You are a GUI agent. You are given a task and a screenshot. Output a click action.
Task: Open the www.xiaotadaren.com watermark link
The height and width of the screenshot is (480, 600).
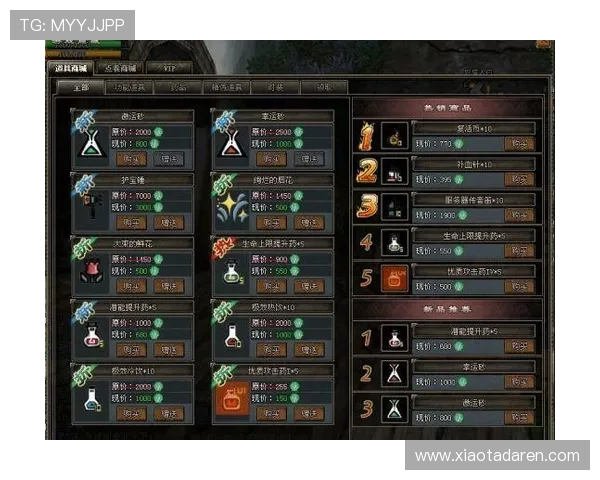point(497,456)
